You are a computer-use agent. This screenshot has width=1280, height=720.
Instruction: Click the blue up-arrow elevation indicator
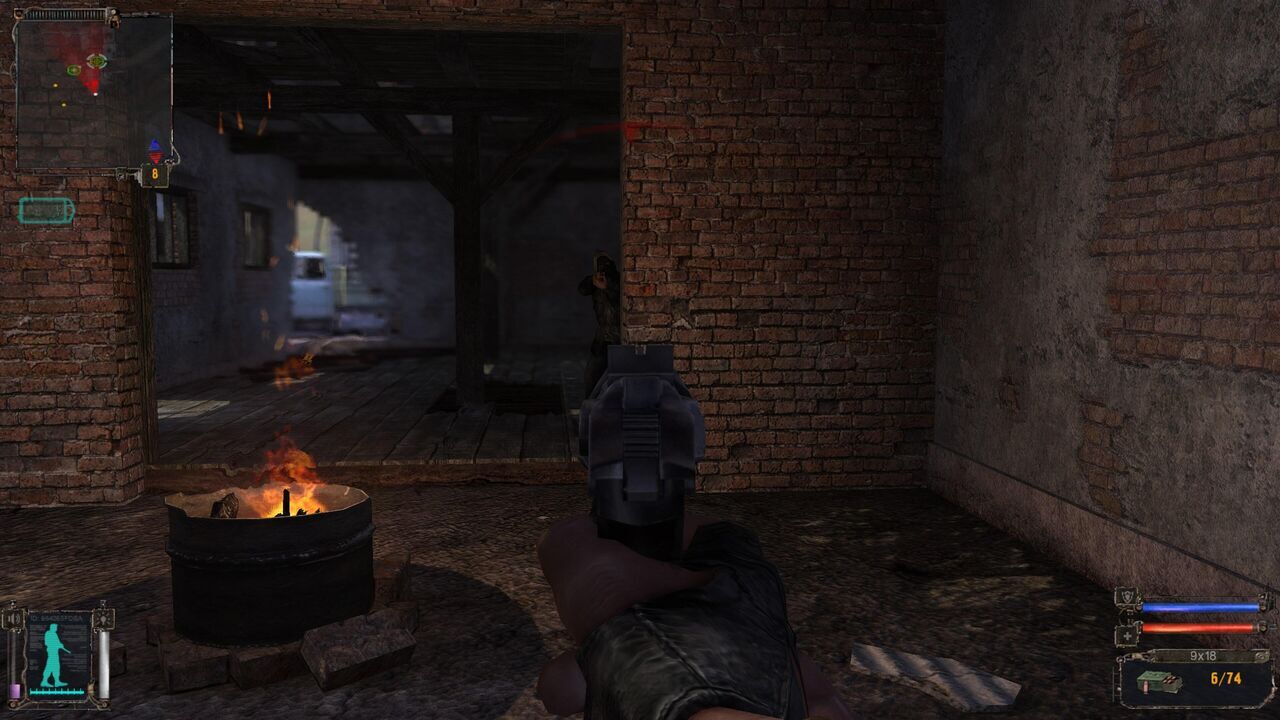click(154, 145)
